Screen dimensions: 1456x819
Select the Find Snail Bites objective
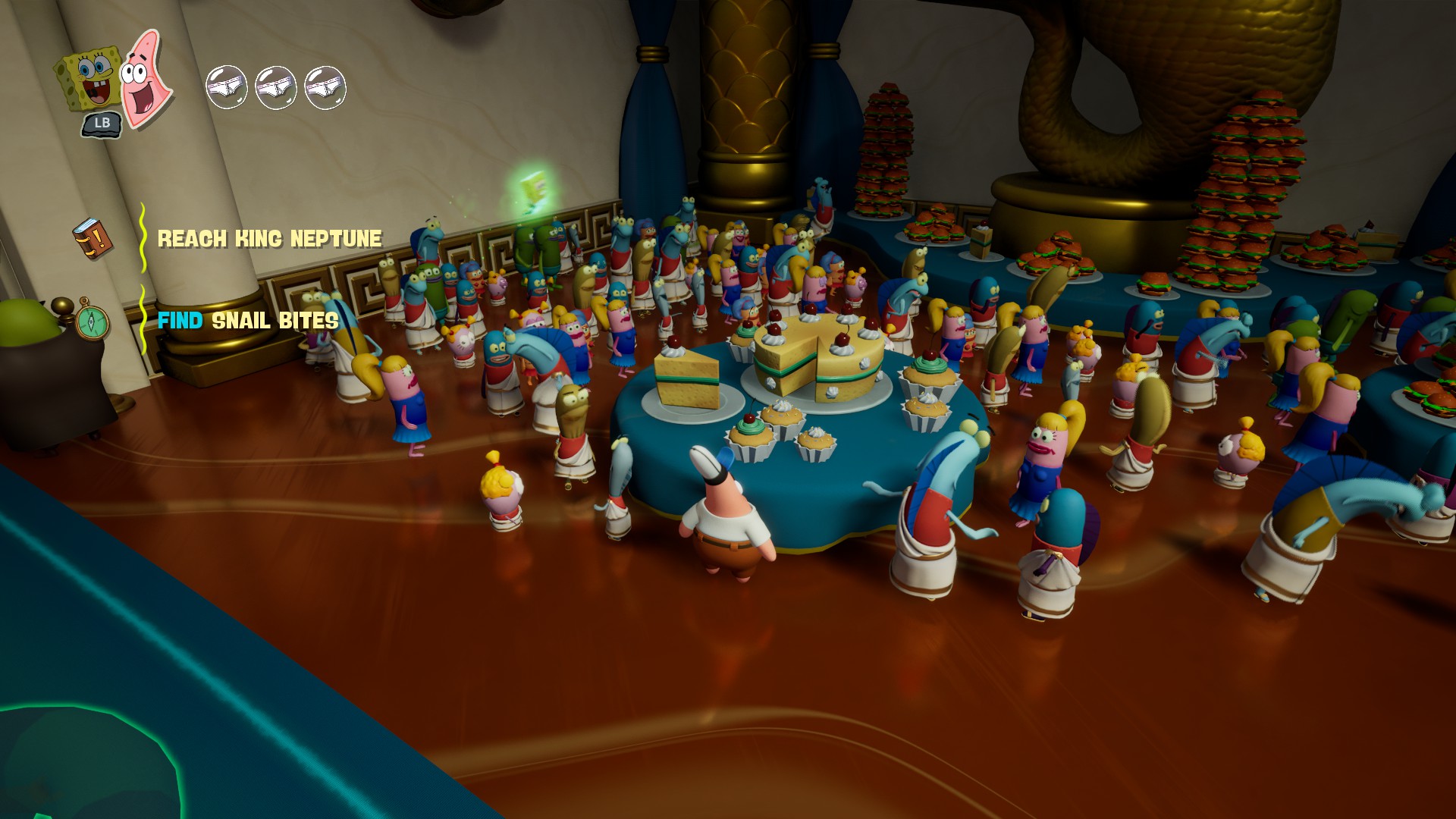pos(248,321)
